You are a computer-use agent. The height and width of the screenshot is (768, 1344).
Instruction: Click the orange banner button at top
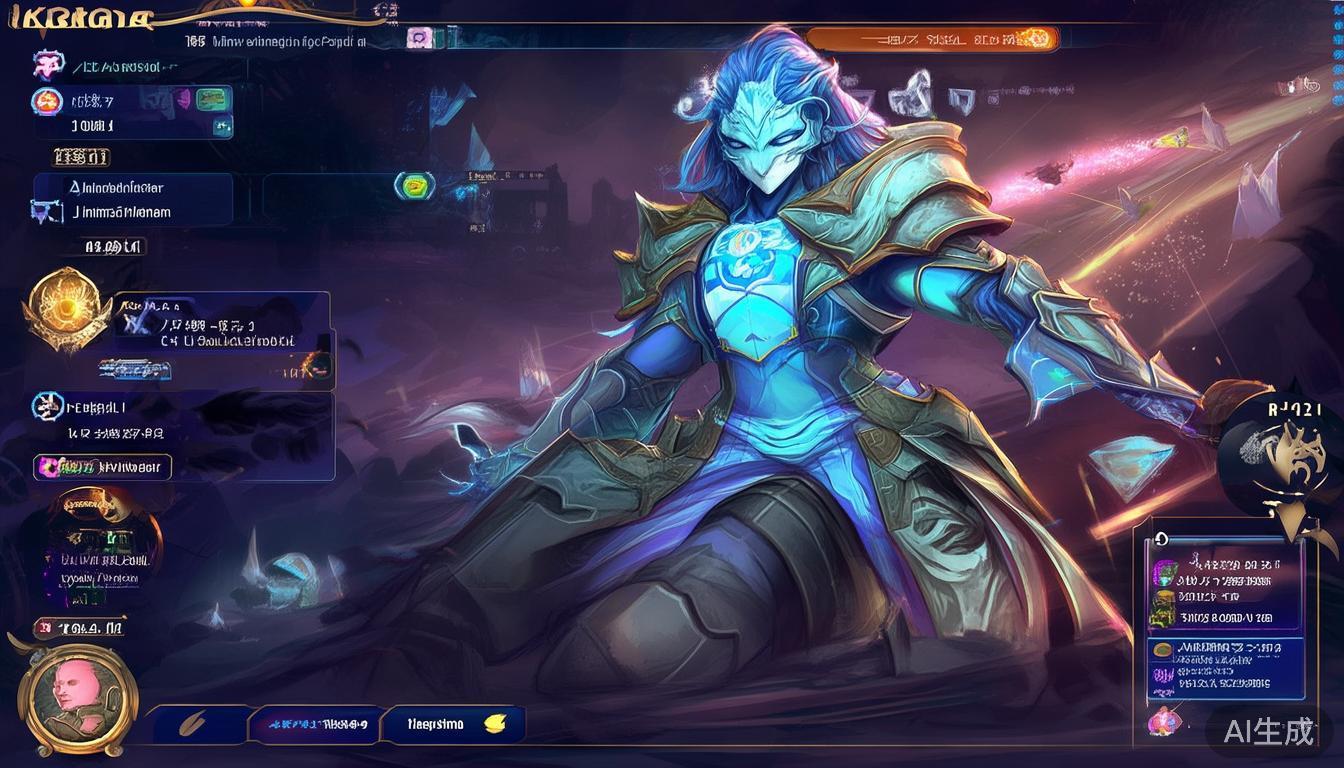[931, 39]
